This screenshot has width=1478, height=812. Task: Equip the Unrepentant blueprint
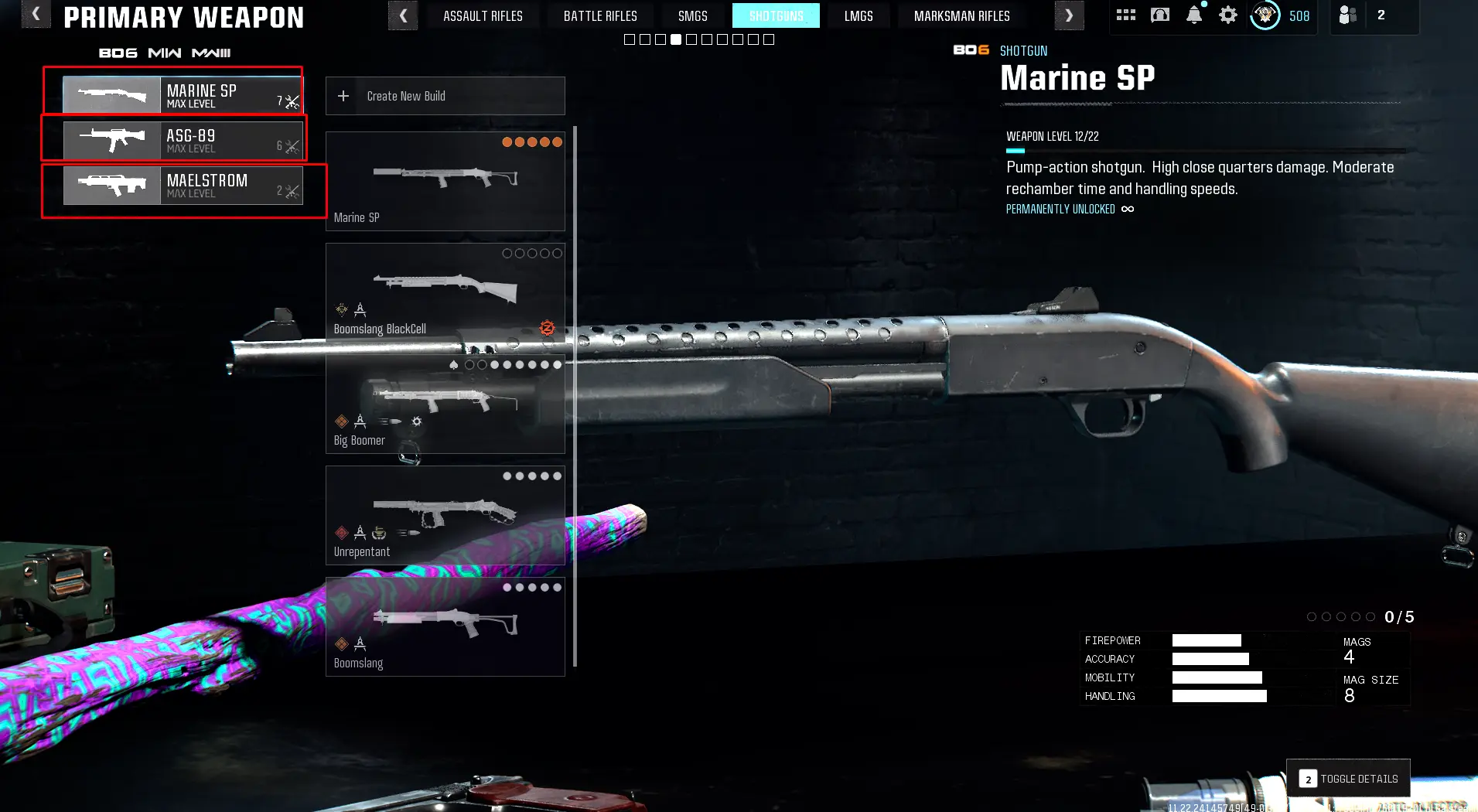pos(445,515)
